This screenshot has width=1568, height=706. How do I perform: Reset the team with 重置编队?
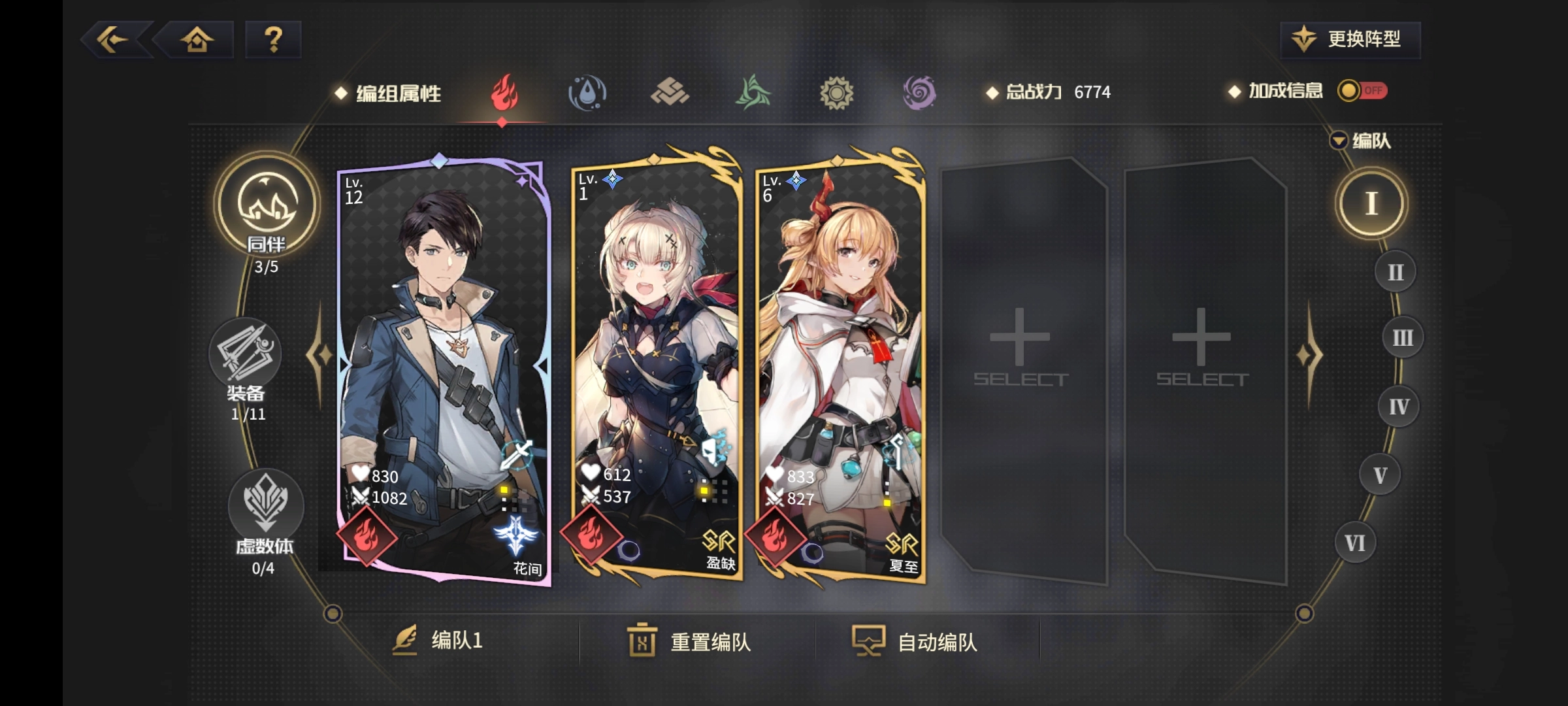(690, 641)
